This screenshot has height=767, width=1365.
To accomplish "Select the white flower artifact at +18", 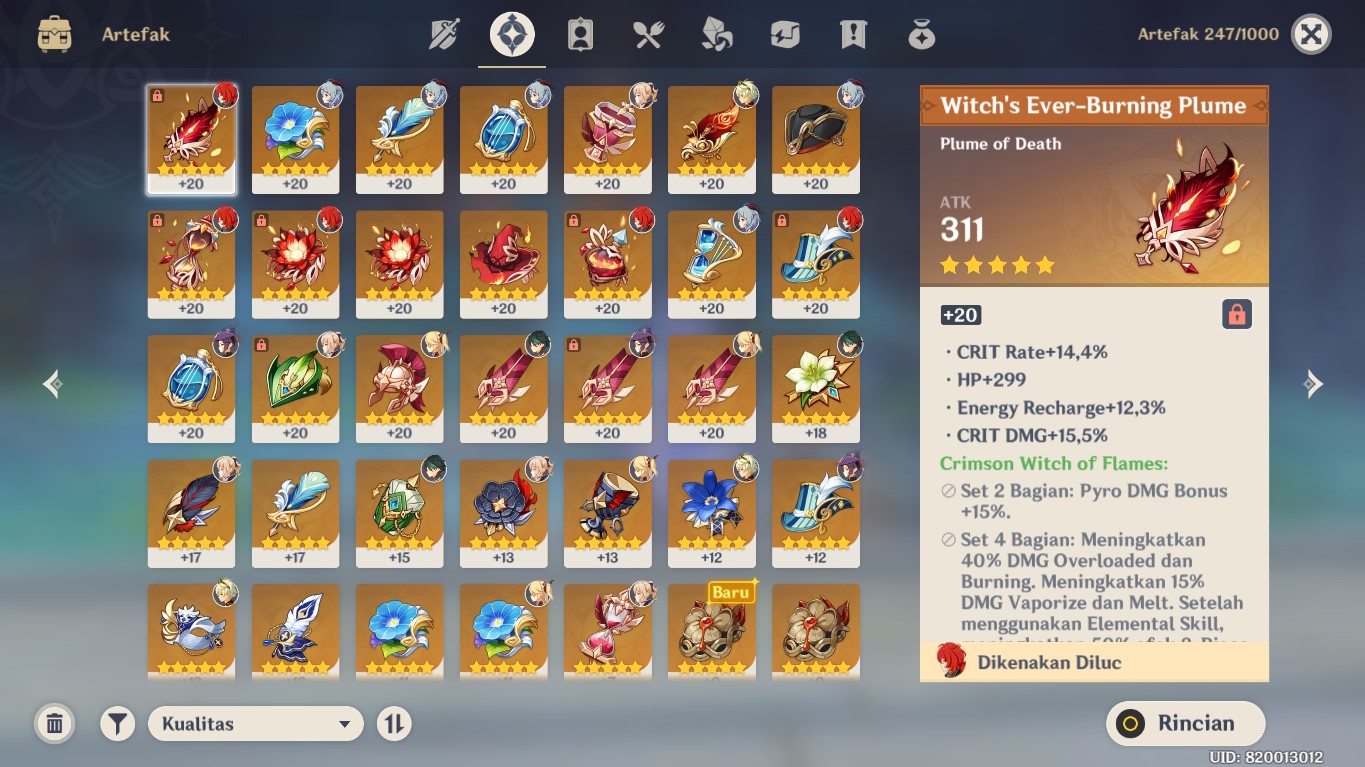I will [x=815, y=388].
